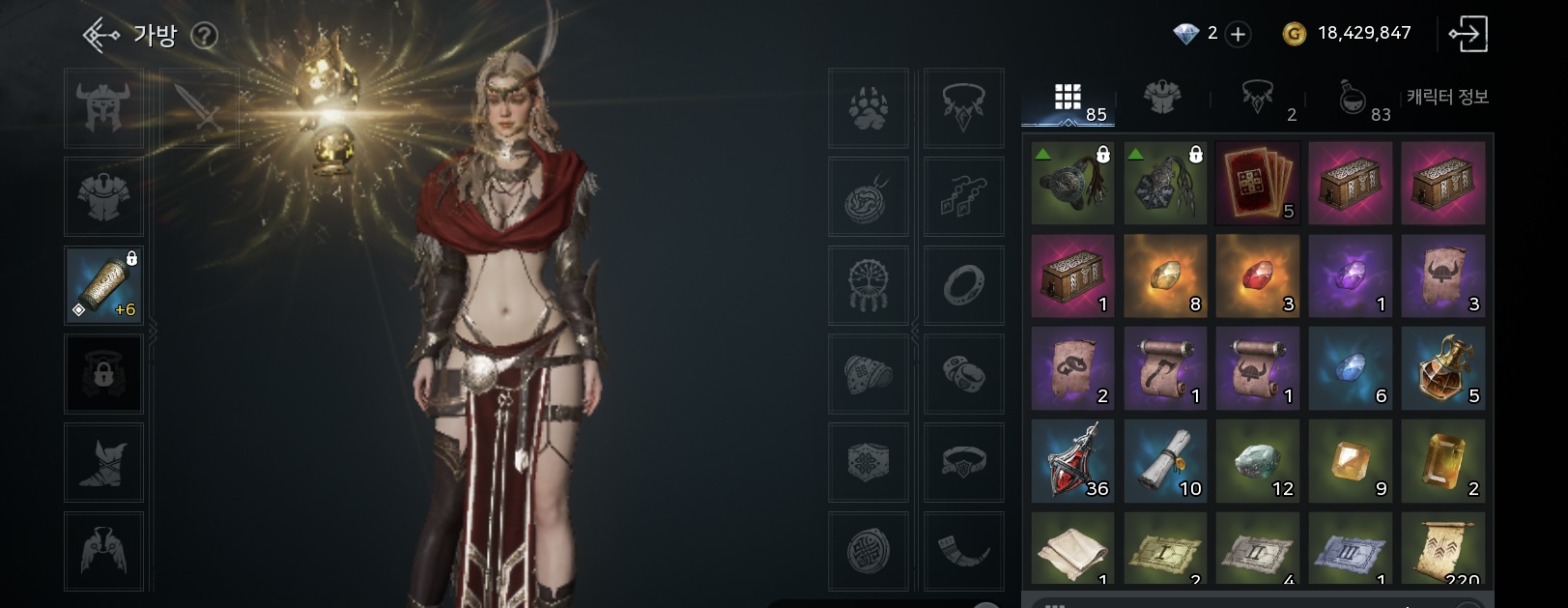Open the question mark help button
The height and width of the screenshot is (608, 1568).
[x=204, y=36]
